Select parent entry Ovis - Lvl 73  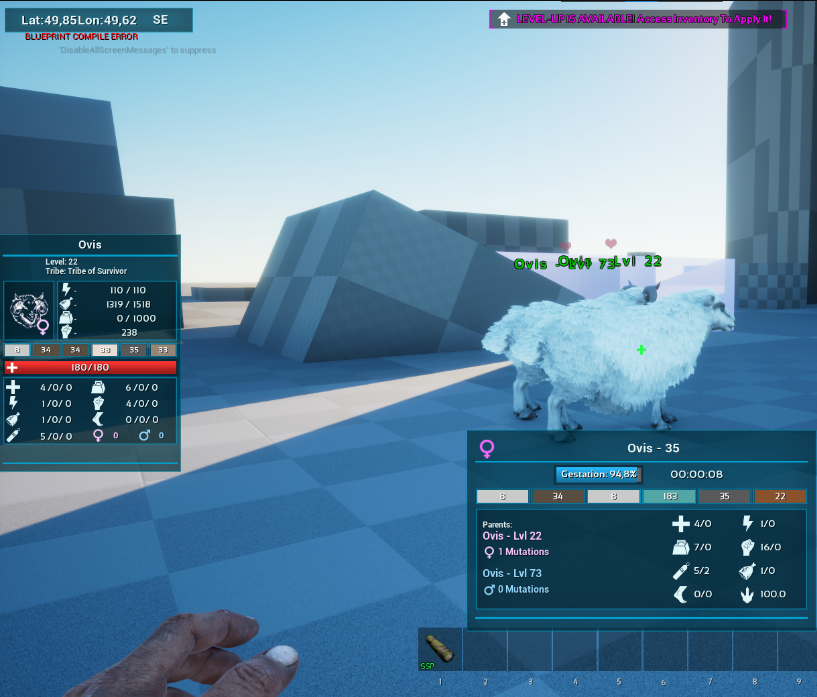click(x=512, y=573)
